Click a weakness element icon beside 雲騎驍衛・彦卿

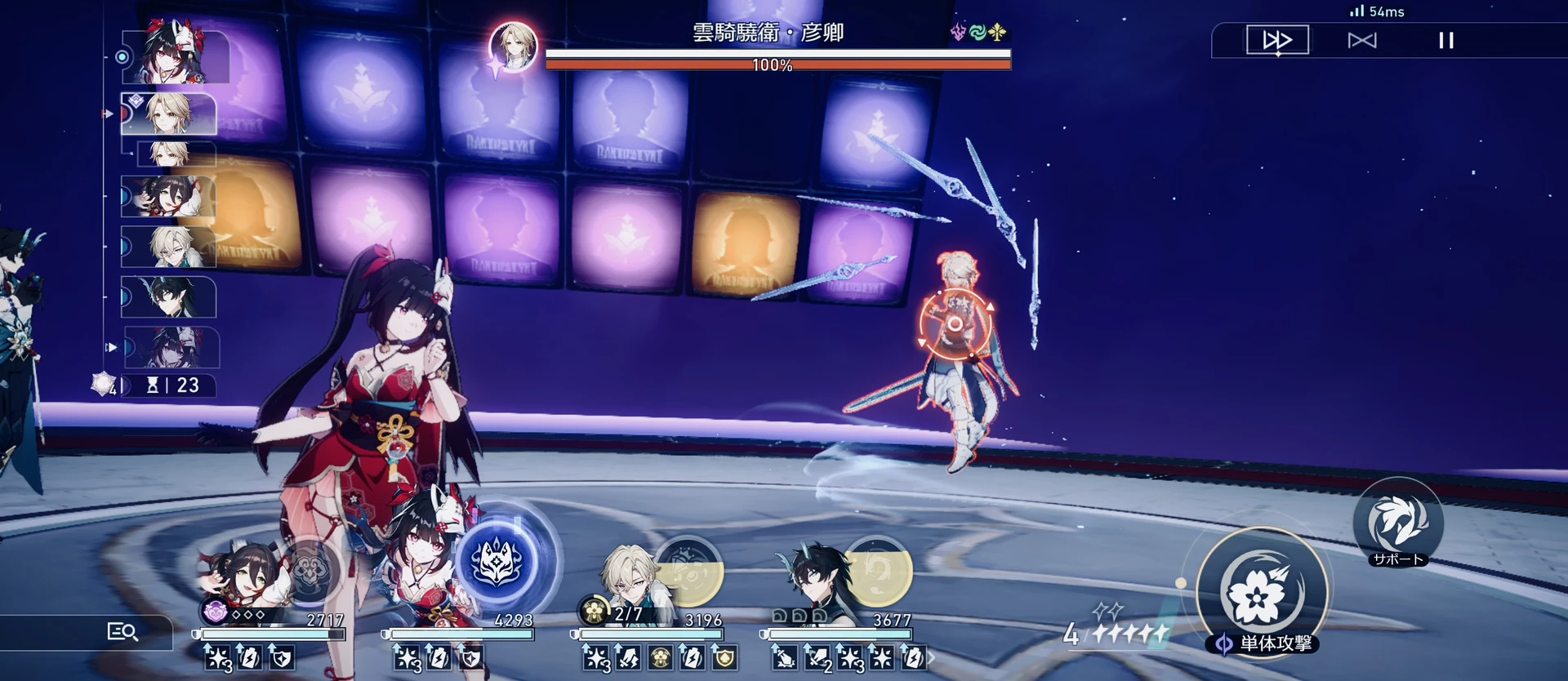pos(977,33)
